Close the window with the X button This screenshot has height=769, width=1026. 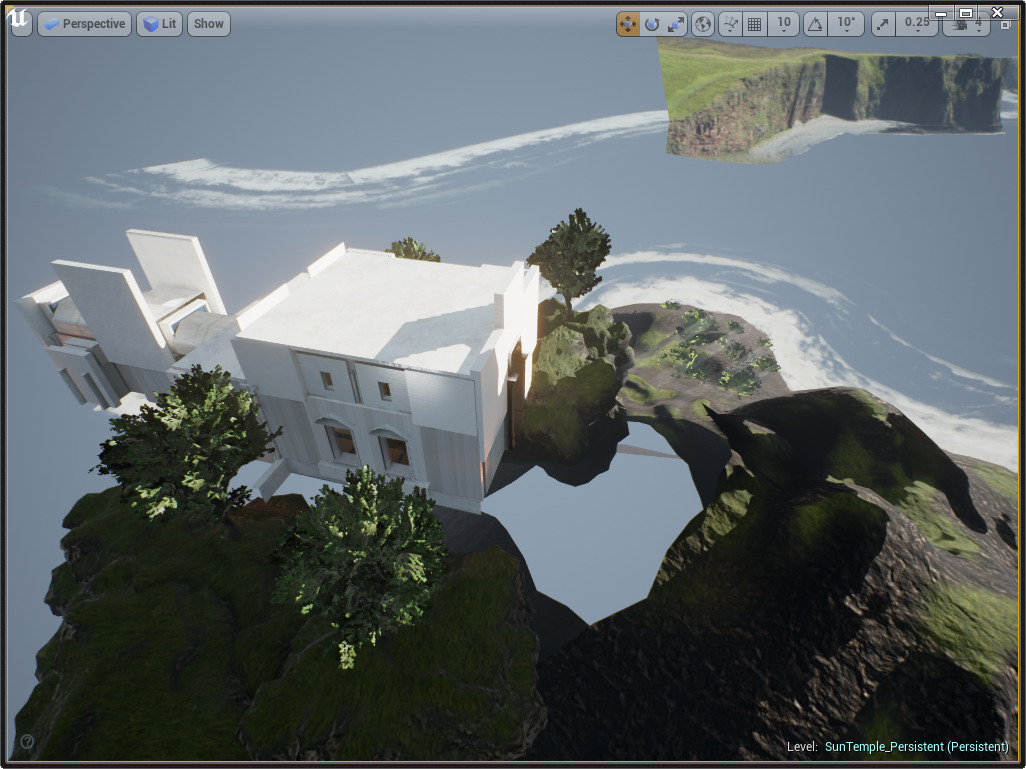point(997,12)
